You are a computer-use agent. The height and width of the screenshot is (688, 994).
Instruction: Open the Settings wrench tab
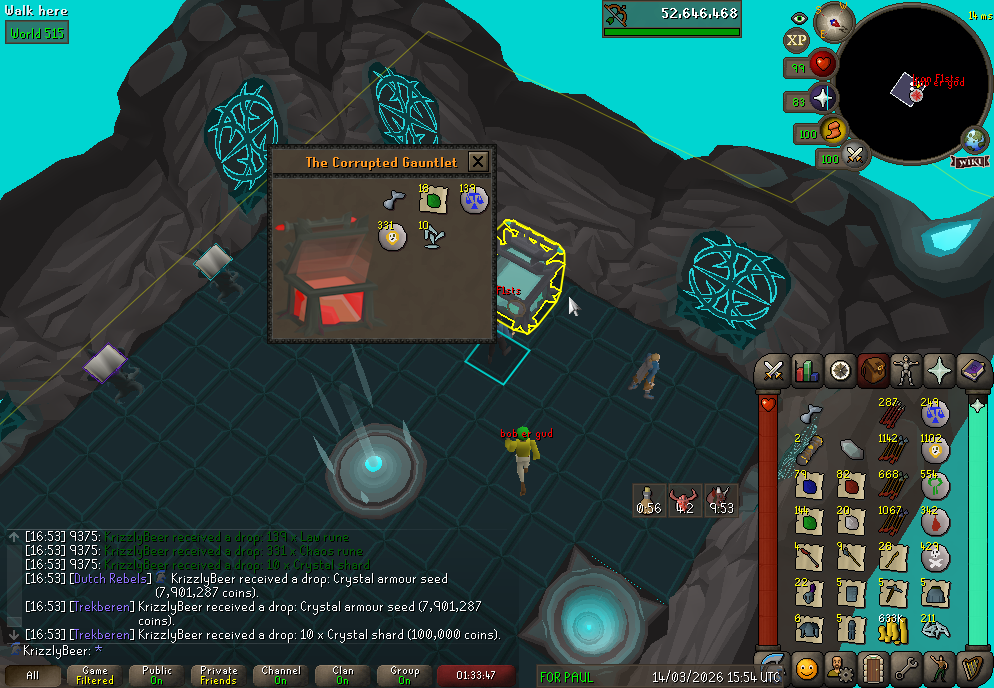click(x=907, y=667)
